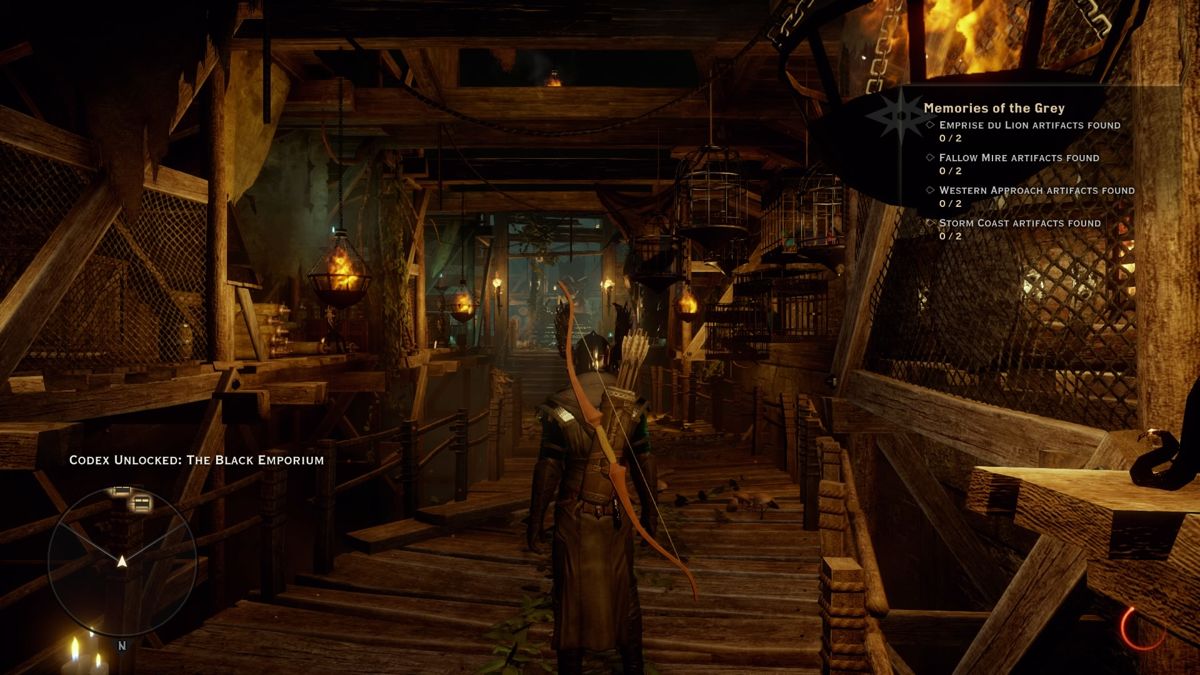This screenshot has width=1200, height=675.
Task: Select the Emprise du Lion artifacts objective
Action: 1029,125
